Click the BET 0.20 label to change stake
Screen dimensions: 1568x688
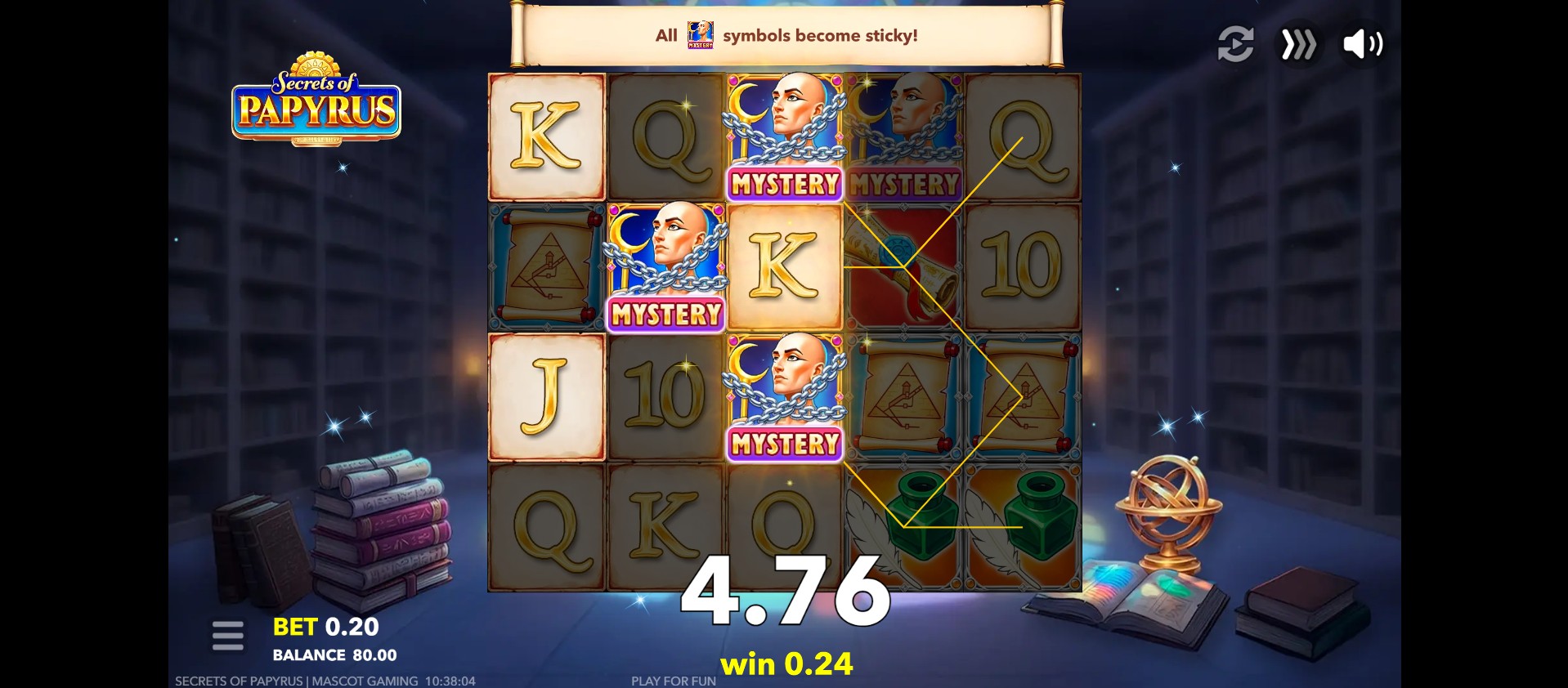pyautogui.click(x=324, y=626)
